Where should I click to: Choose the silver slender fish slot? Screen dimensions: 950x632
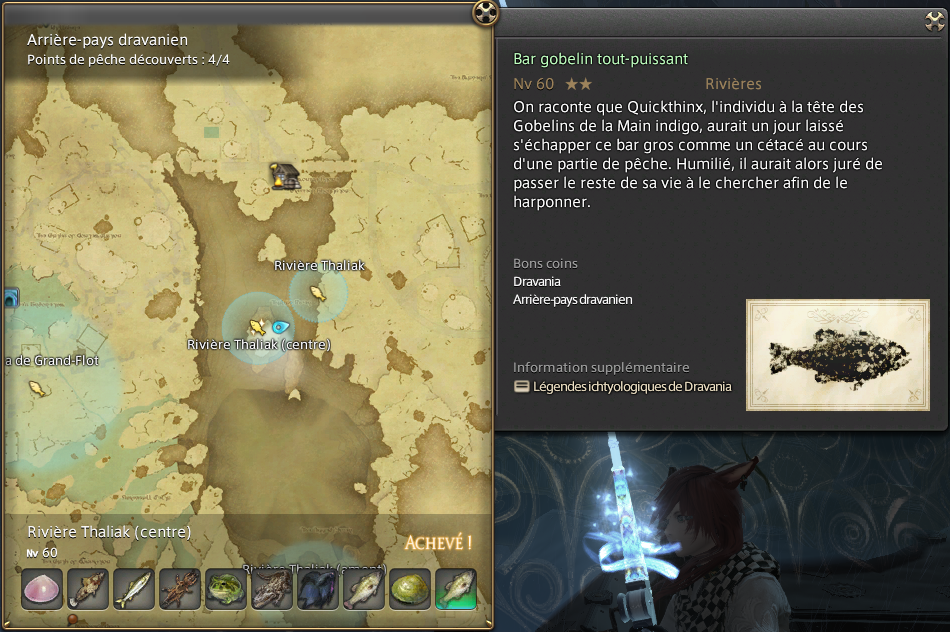pos(134,590)
